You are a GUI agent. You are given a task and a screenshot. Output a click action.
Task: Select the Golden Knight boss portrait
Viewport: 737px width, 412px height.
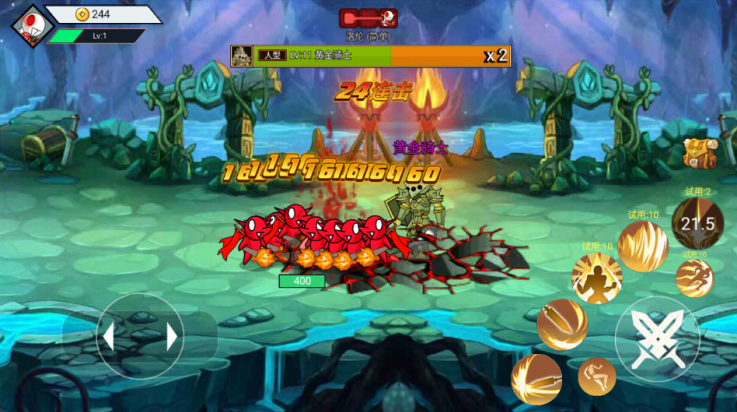click(241, 56)
